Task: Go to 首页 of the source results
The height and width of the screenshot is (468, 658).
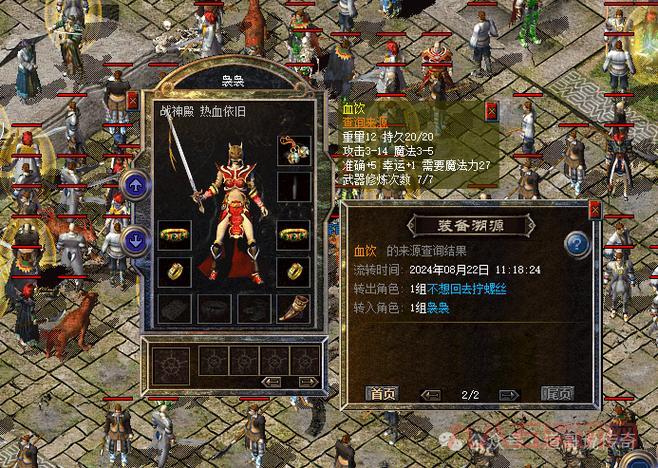Action: click(x=381, y=393)
